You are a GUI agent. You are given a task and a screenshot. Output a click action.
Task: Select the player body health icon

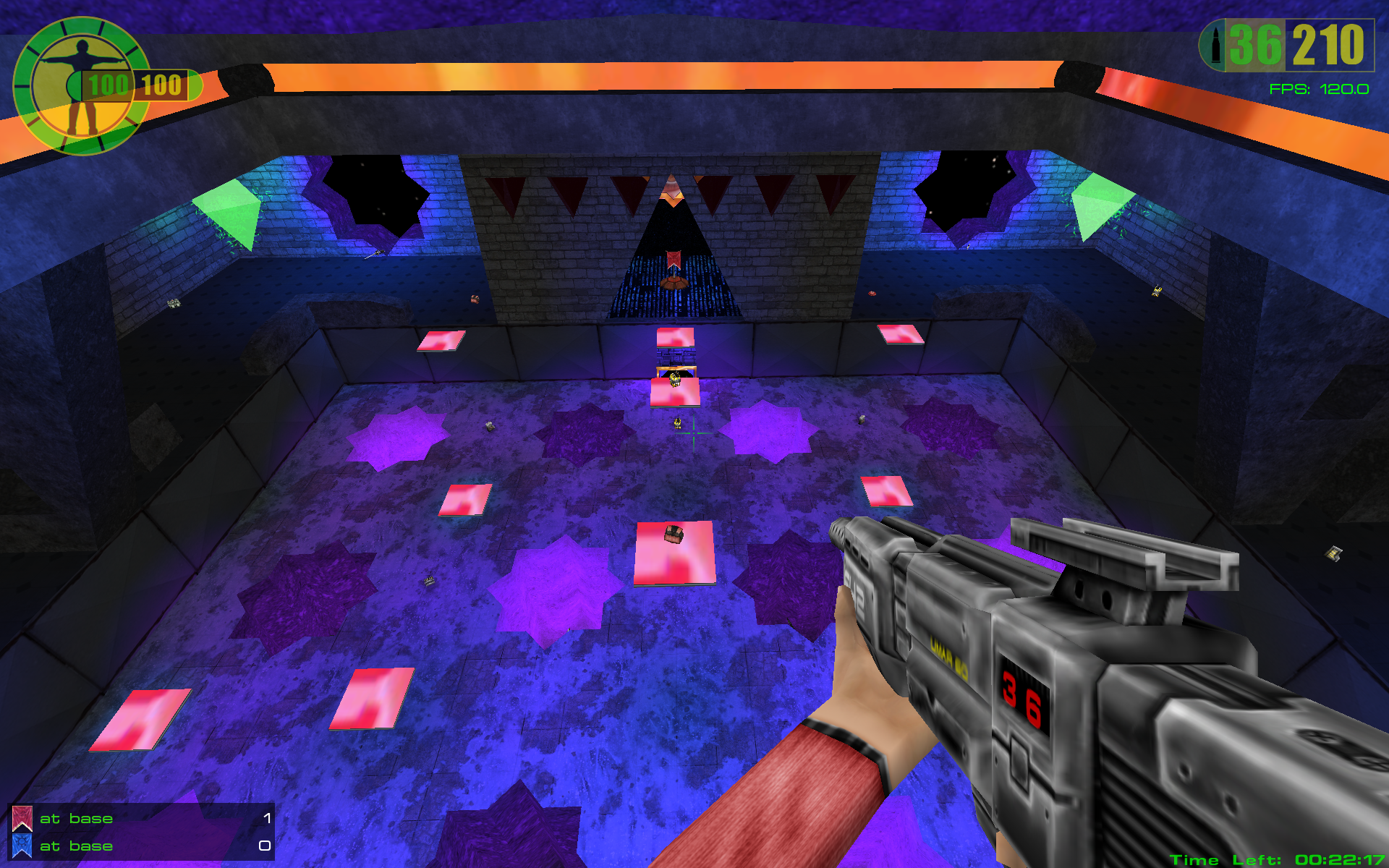[81, 87]
